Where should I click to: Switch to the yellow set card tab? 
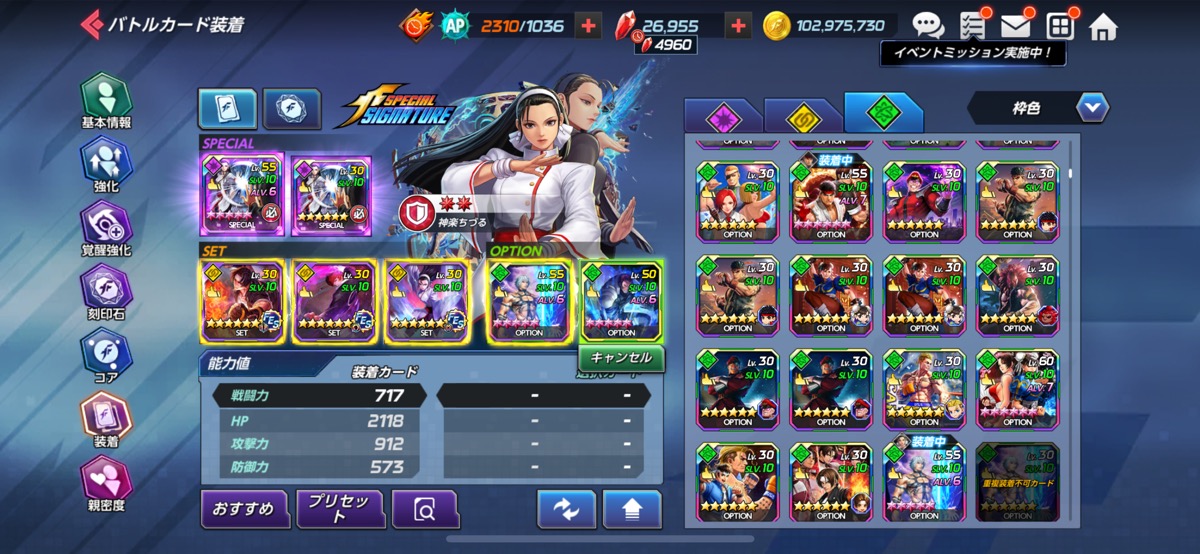[802, 117]
